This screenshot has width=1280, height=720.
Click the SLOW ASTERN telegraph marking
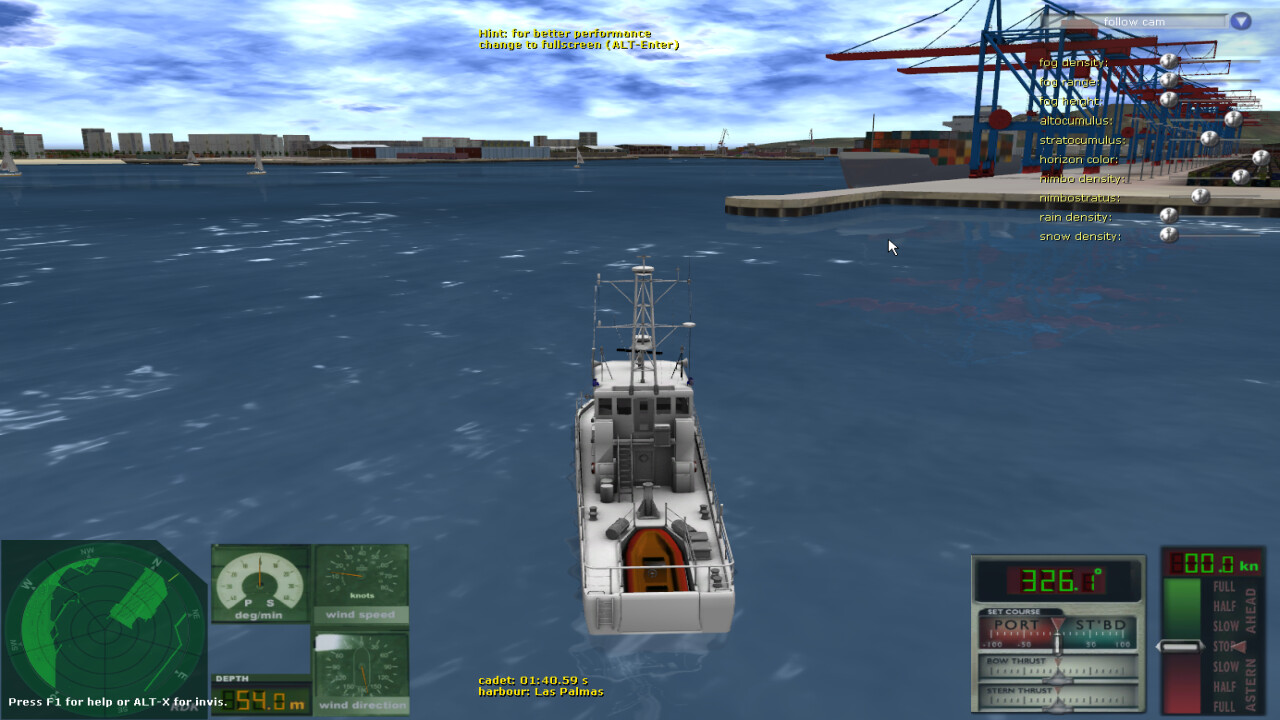pos(1224,664)
